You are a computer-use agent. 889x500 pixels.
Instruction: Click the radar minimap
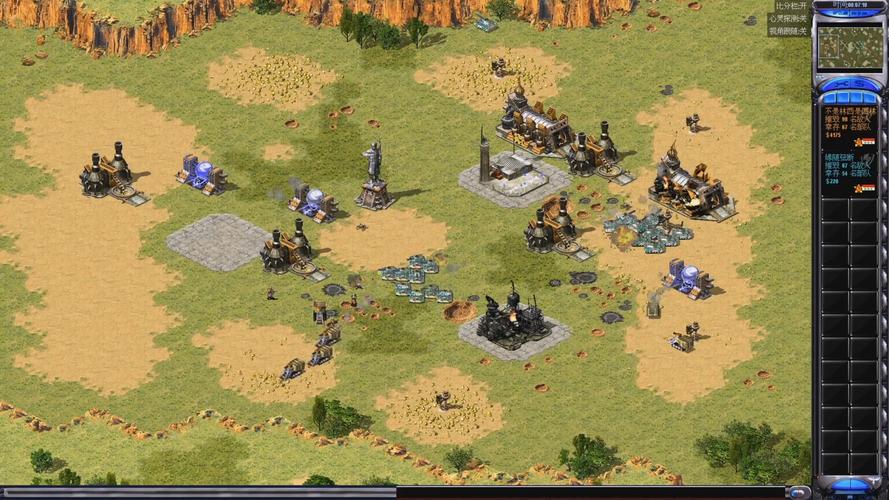[849, 47]
